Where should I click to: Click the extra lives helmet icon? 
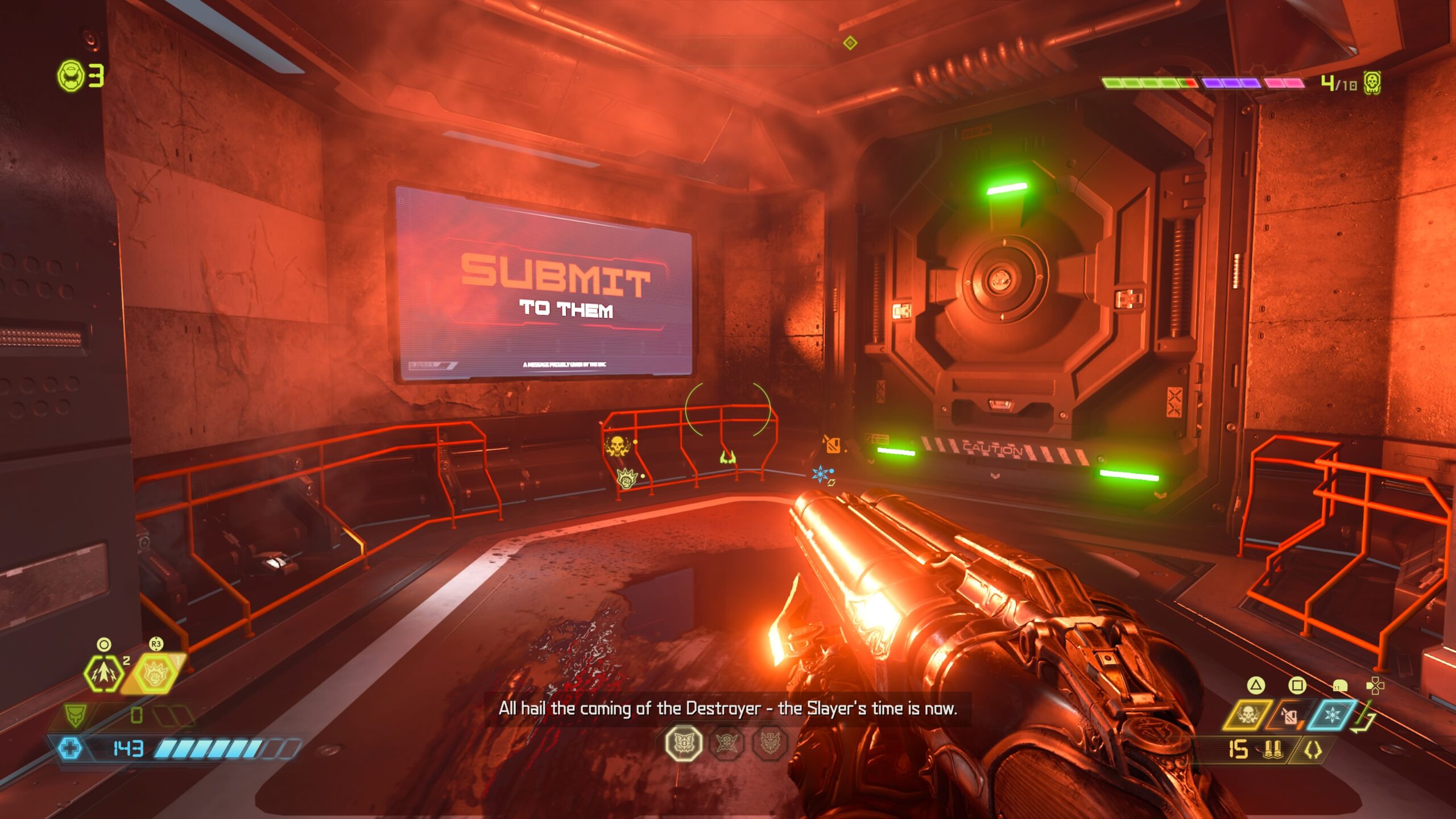(71, 76)
